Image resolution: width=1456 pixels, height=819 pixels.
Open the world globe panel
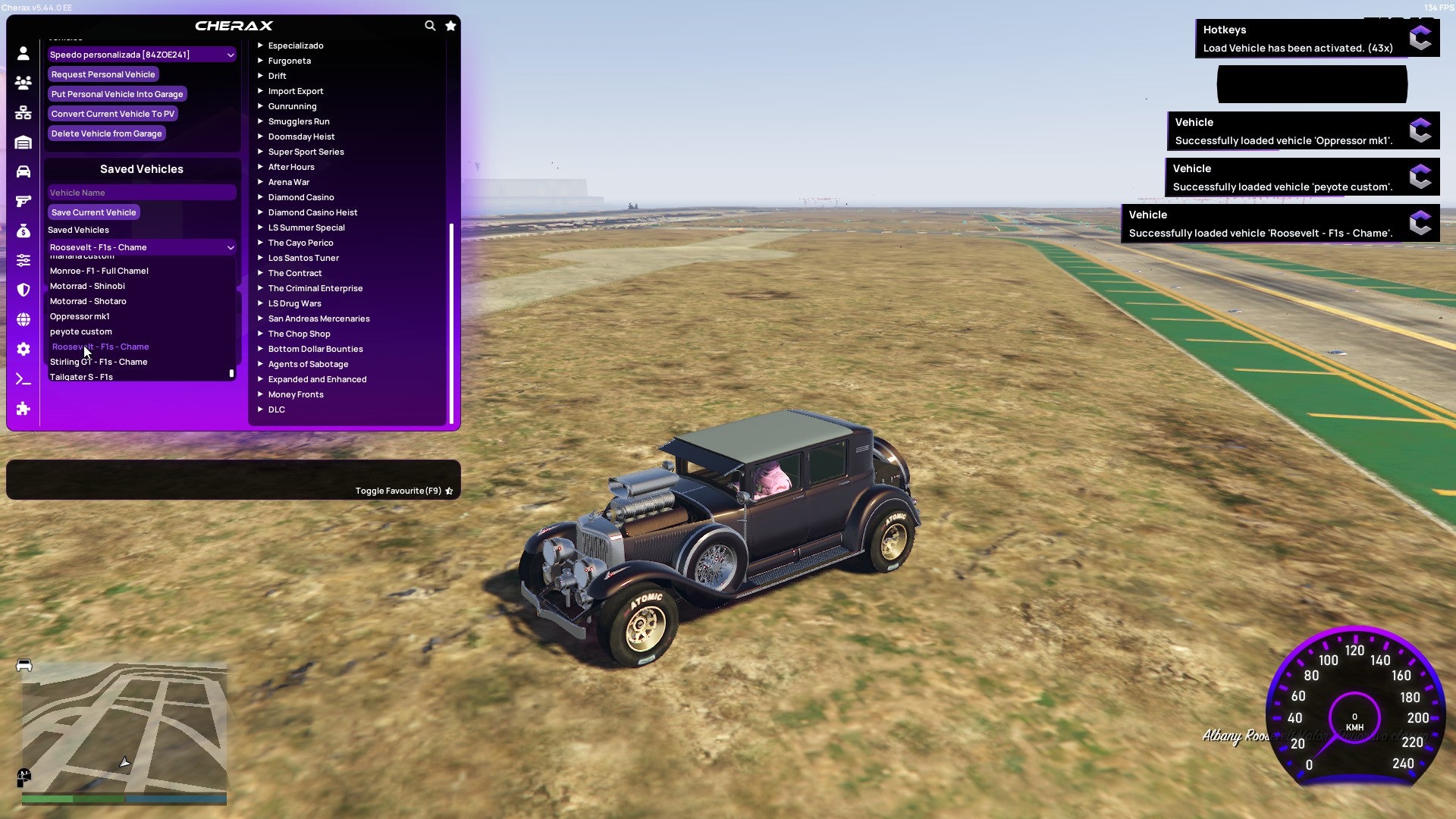pyautogui.click(x=23, y=318)
